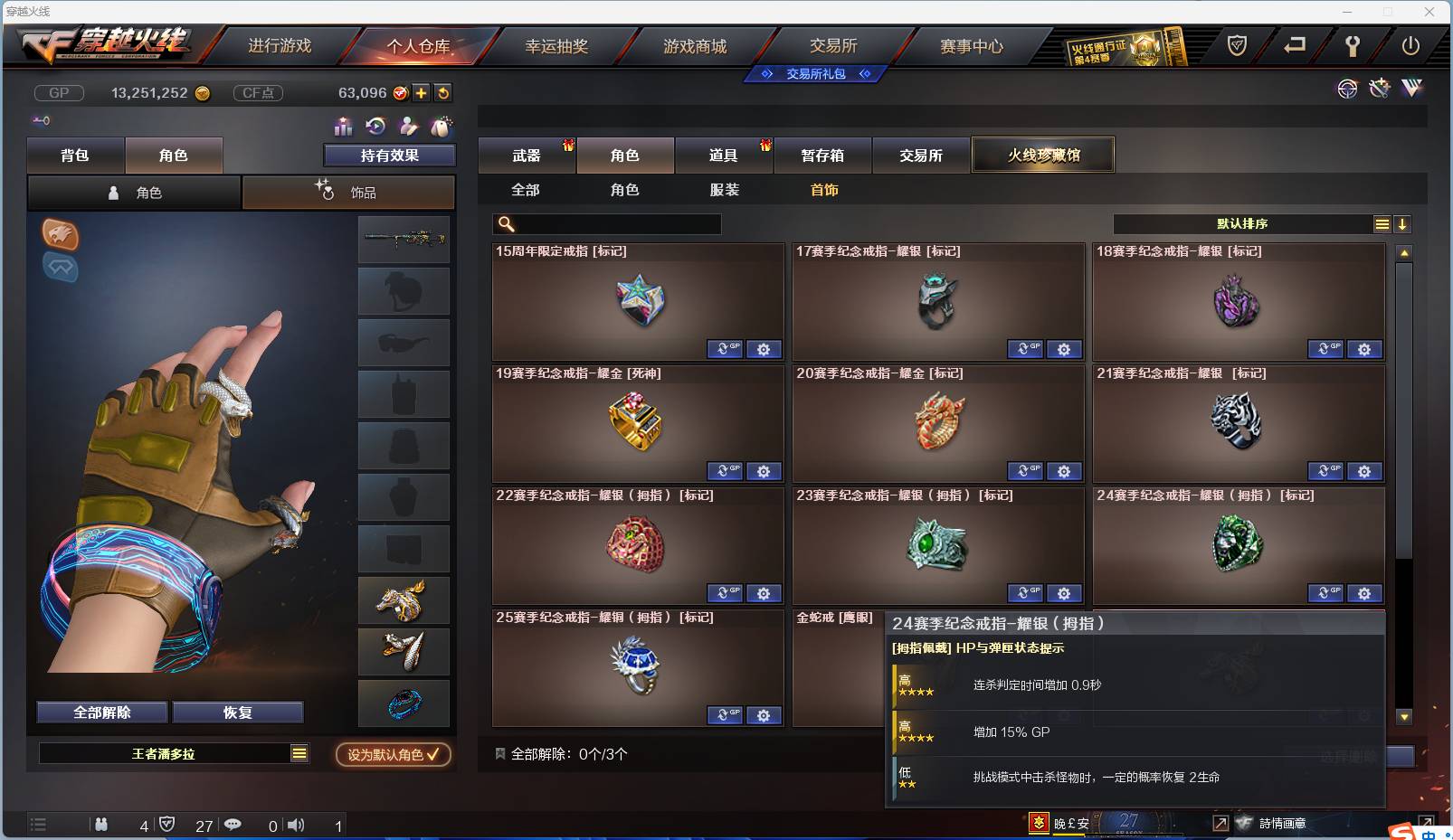Click the sort direction arrow beside view toggle

click(x=1403, y=223)
